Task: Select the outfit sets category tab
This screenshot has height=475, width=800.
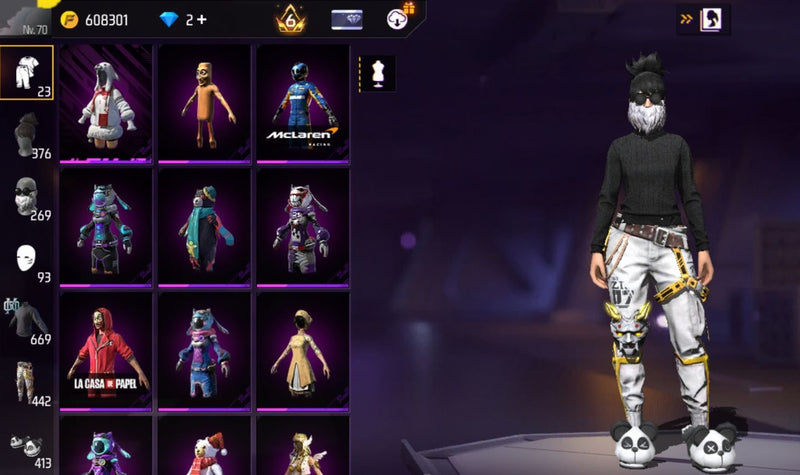Action: pyautogui.click(x=27, y=72)
